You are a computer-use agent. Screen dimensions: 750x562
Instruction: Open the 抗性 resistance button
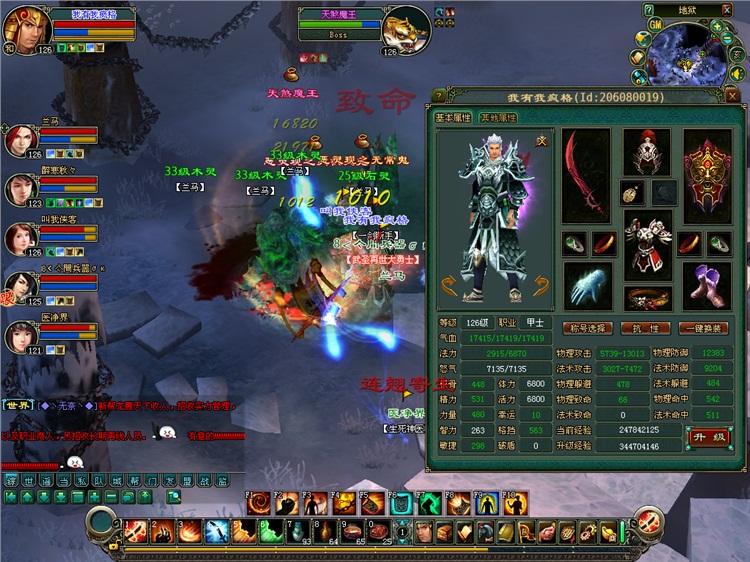tap(646, 328)
